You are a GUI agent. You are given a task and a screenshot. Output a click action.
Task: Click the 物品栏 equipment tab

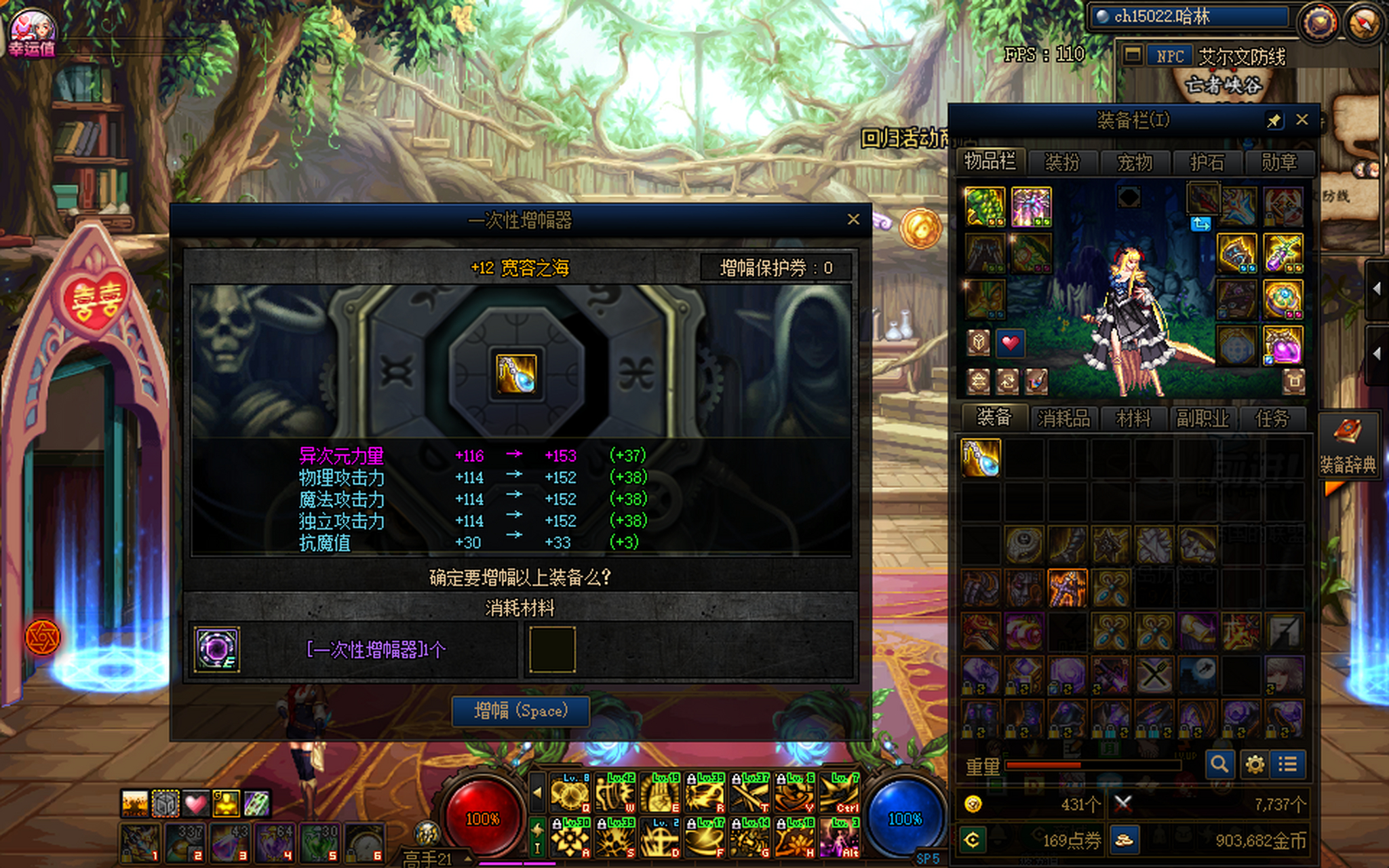tap(990, 162)
